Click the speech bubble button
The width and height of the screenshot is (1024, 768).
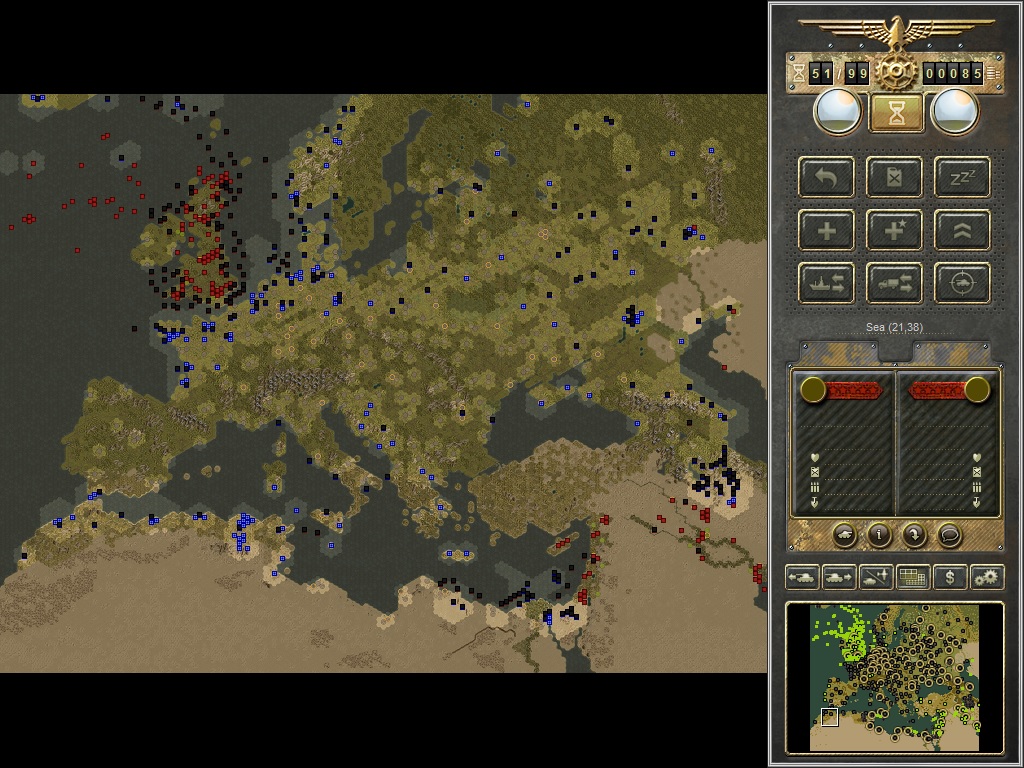click(949, 535)
